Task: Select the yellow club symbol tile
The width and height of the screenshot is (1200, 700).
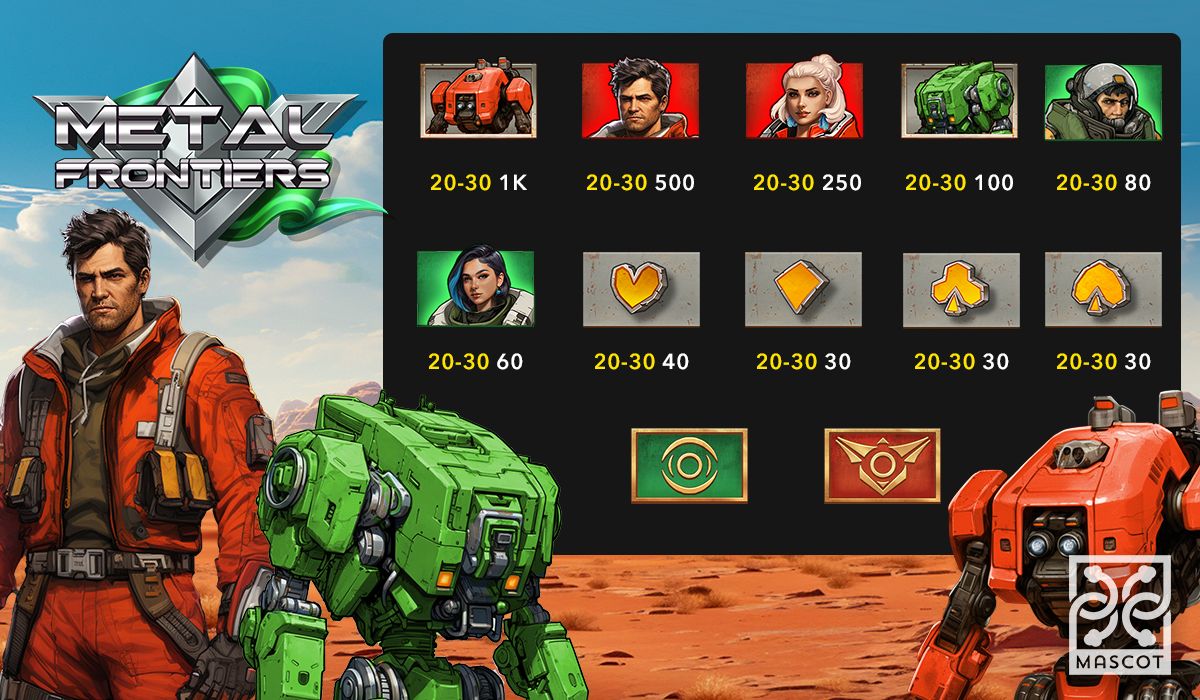Action: tap(961, 289)
